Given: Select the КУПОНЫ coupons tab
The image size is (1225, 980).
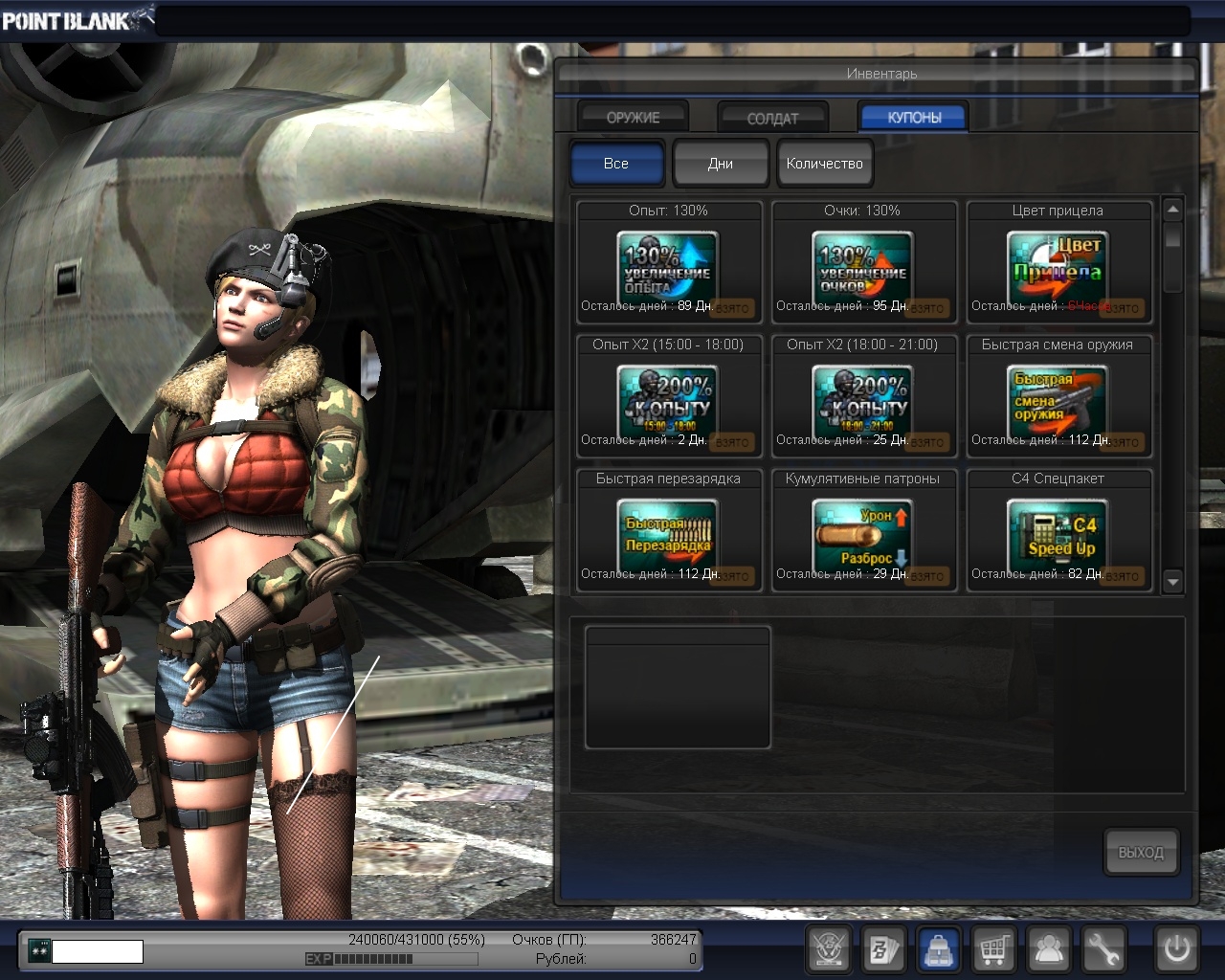Looking at the screenshot, I should tap(914, 117).
